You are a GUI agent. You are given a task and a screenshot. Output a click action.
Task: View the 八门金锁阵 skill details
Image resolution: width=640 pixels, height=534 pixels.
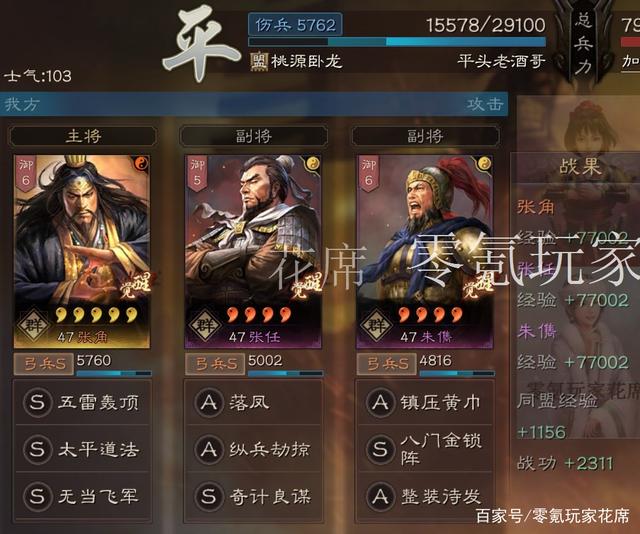[x=424, y=449]
